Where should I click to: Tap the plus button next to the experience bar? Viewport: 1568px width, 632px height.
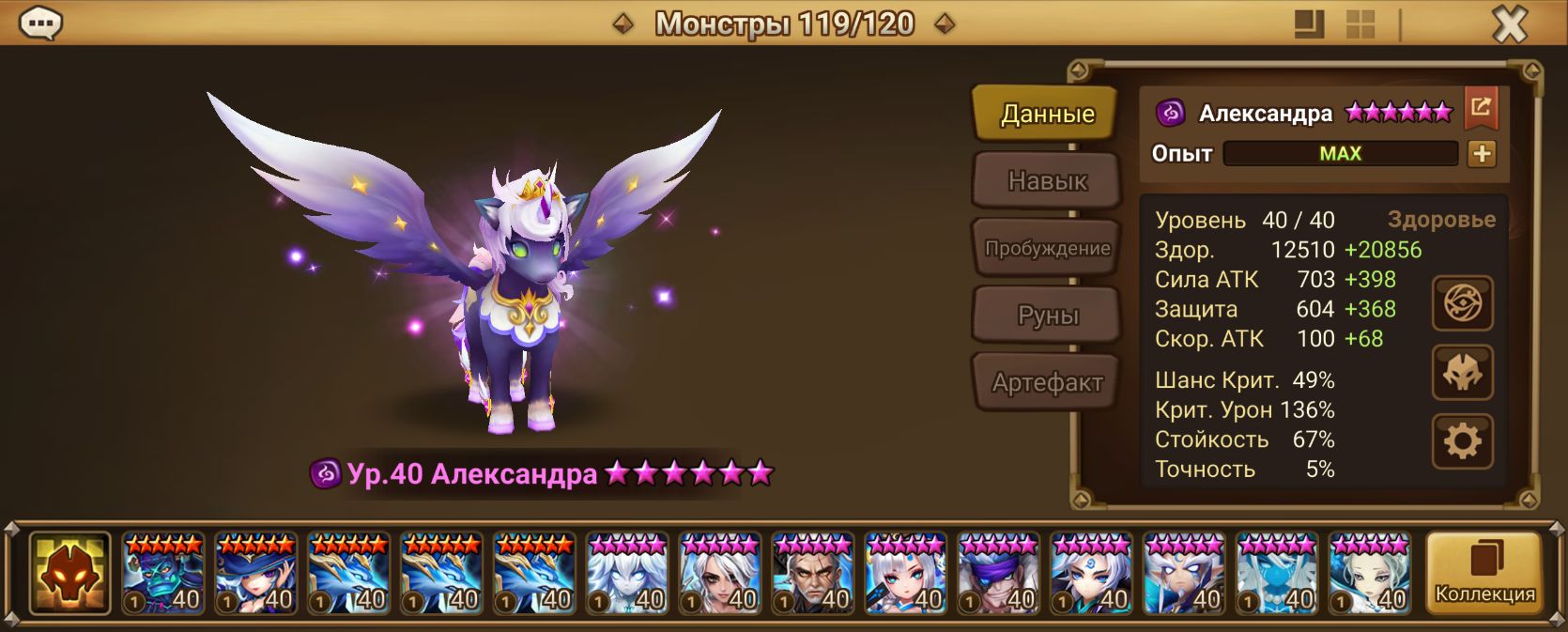tap(1482, 154)
